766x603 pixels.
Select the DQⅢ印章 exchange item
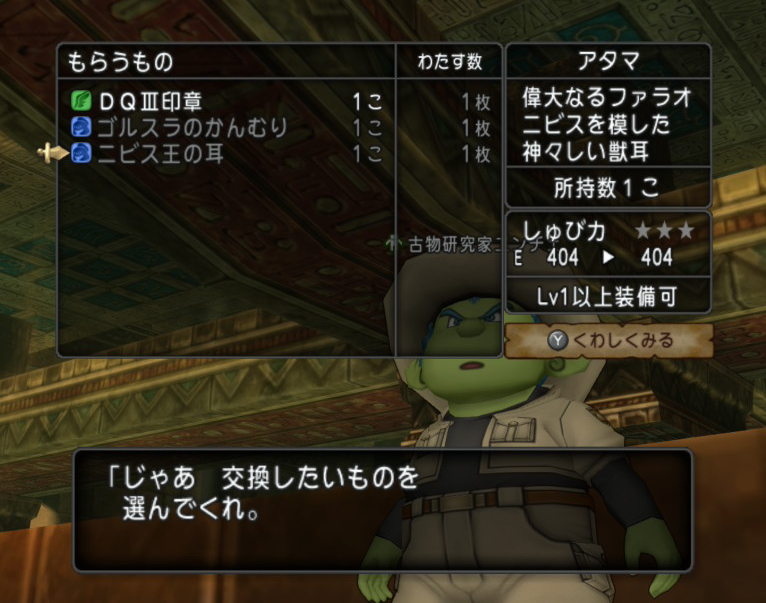[x=150, y=102]
